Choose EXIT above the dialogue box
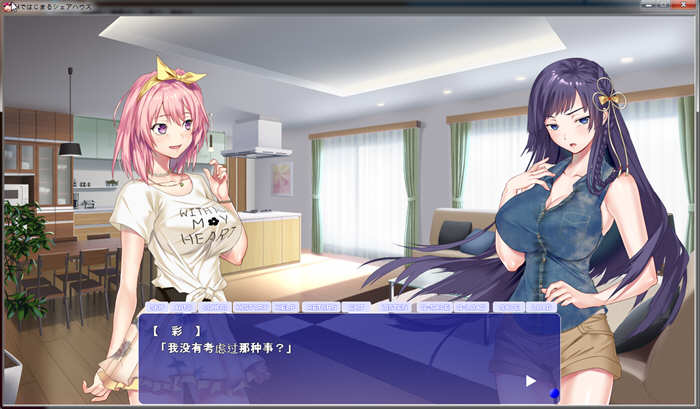Image resolution: width=700 pixels, height=409 pixels. (356, 307)
